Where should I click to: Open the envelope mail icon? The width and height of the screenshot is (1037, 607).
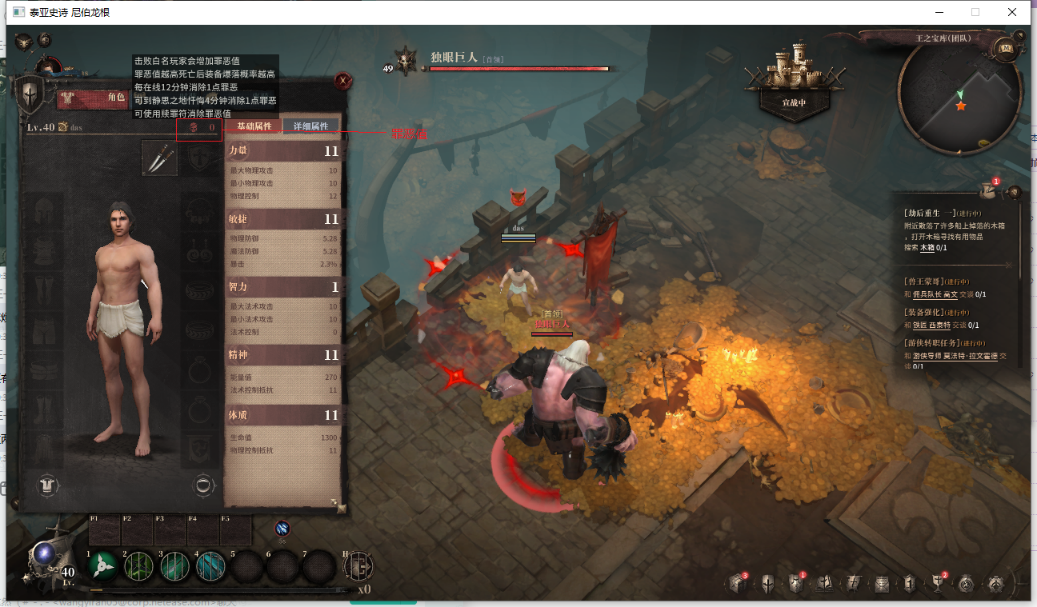tap(882, 584)
